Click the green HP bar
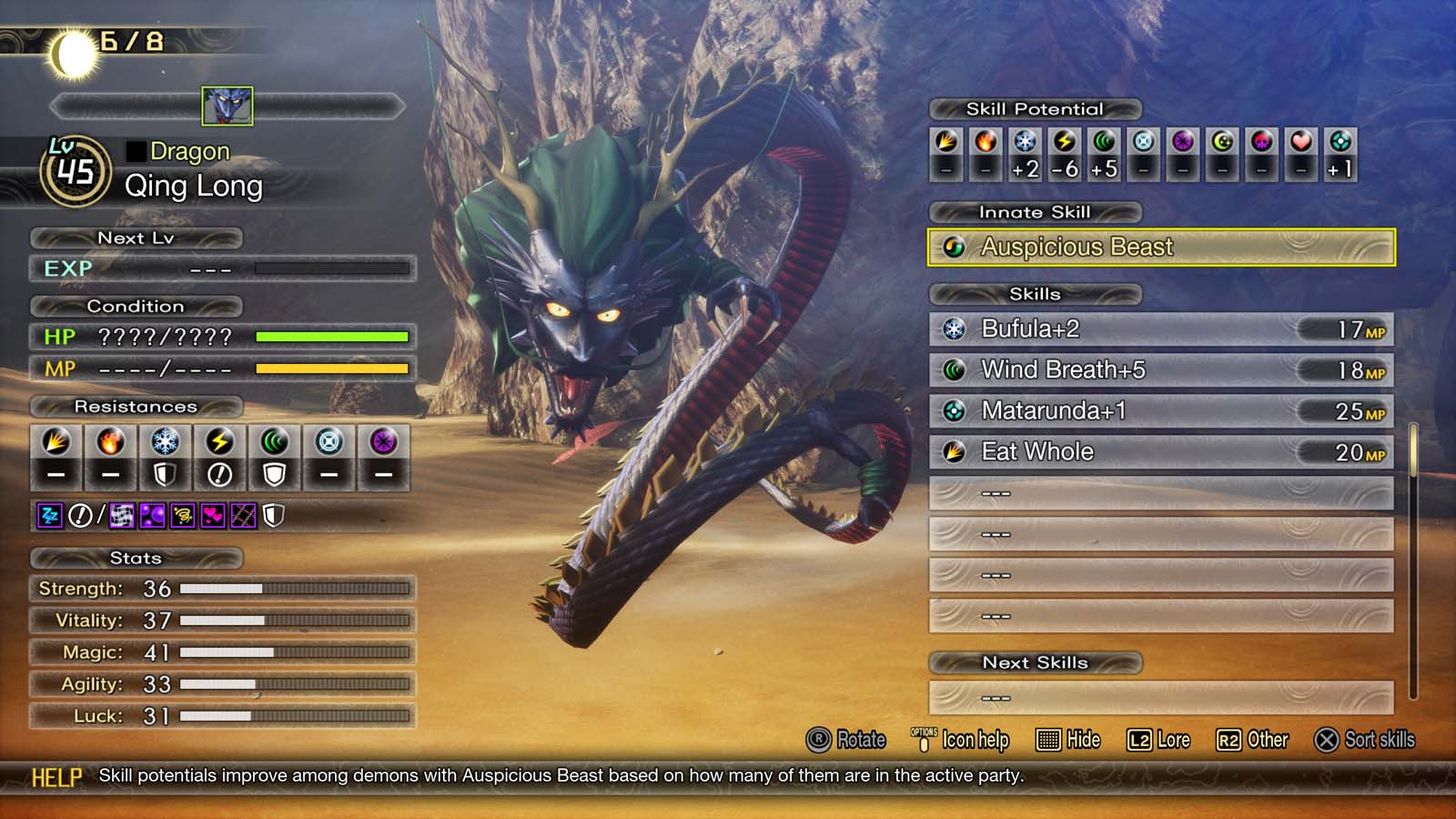Viewport: 1456px width, 819px height. coord(332,336)
